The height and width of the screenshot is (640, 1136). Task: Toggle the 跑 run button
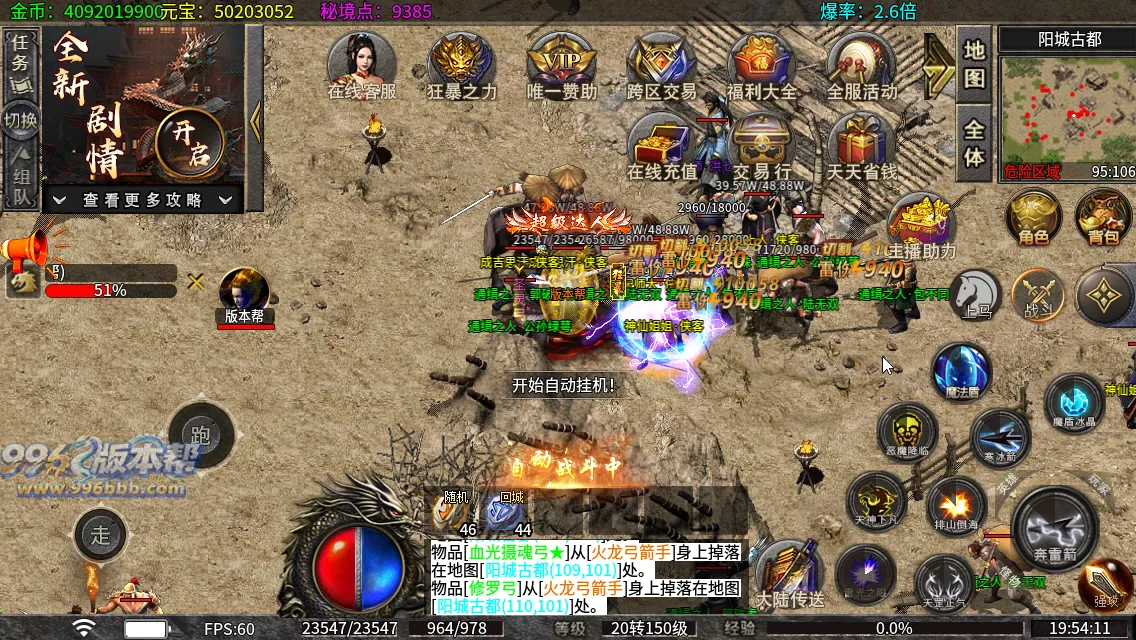(x=200, y=436)
